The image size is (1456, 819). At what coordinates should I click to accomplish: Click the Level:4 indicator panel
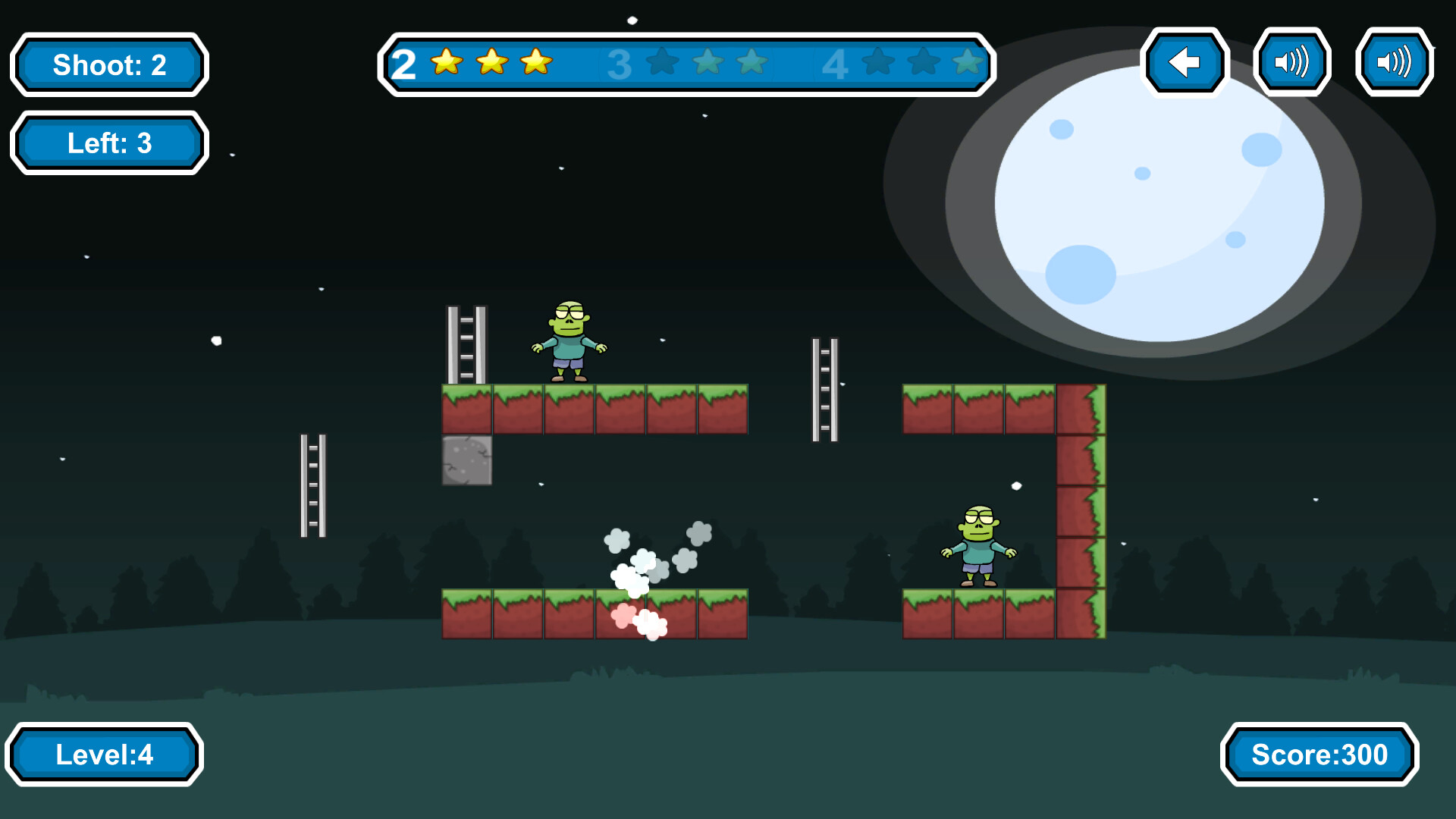105,755
